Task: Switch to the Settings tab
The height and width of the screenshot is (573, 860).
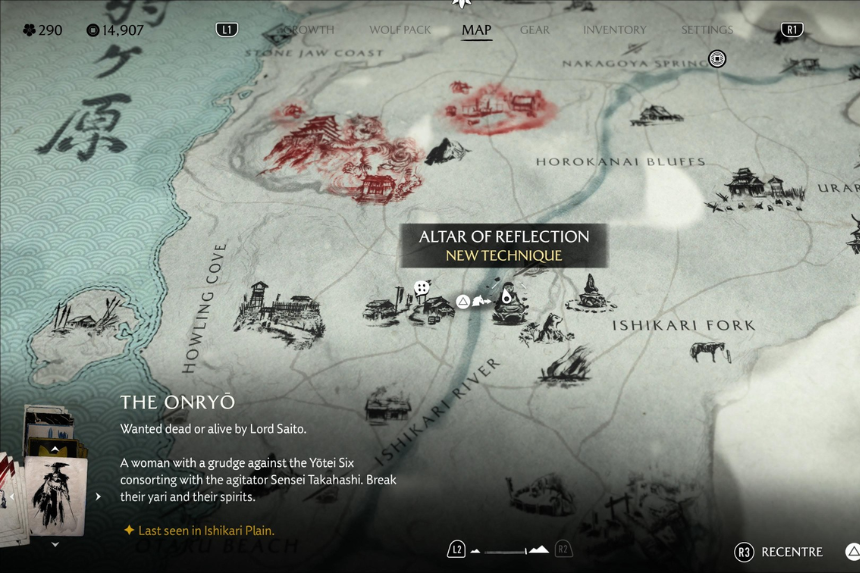Action: point(706,30)
